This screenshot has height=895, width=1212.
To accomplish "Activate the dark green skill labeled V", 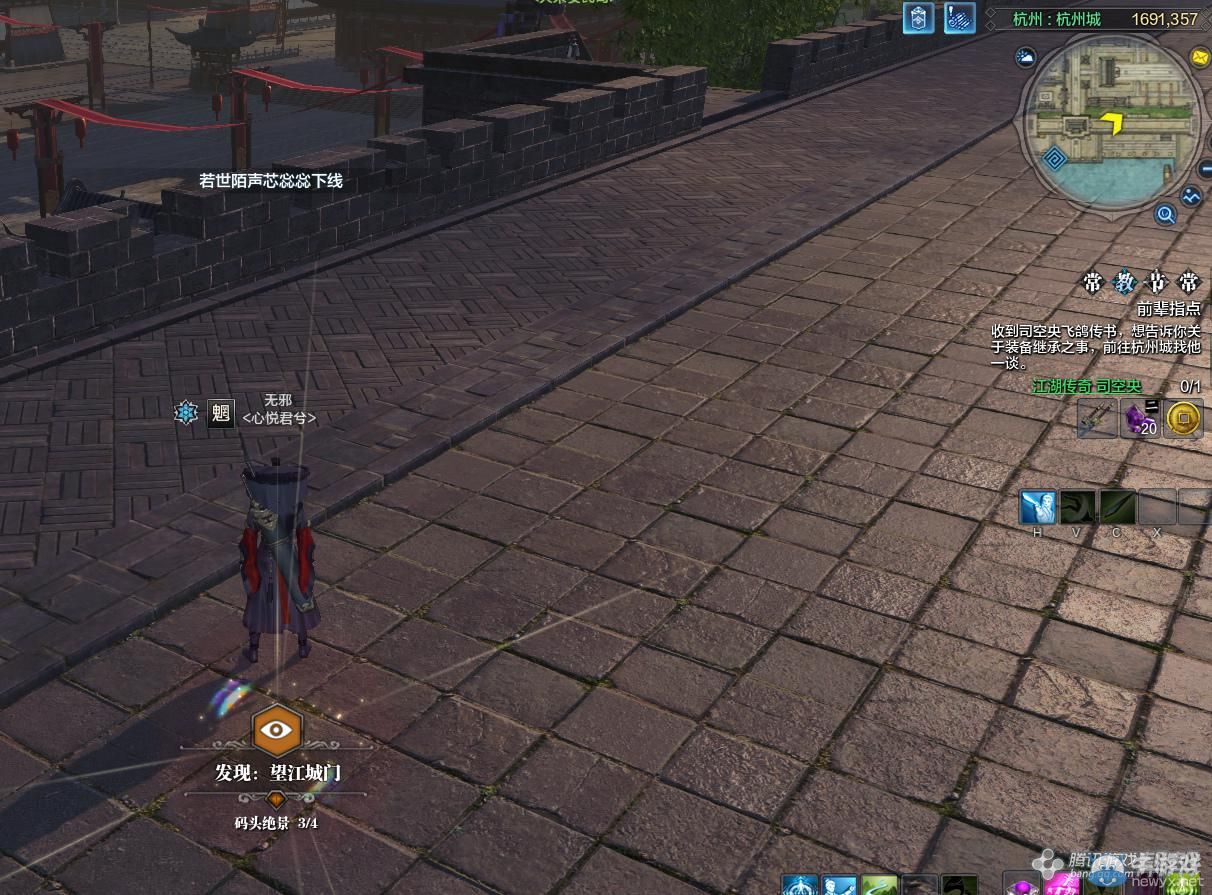I will [x=1078, y=507].
